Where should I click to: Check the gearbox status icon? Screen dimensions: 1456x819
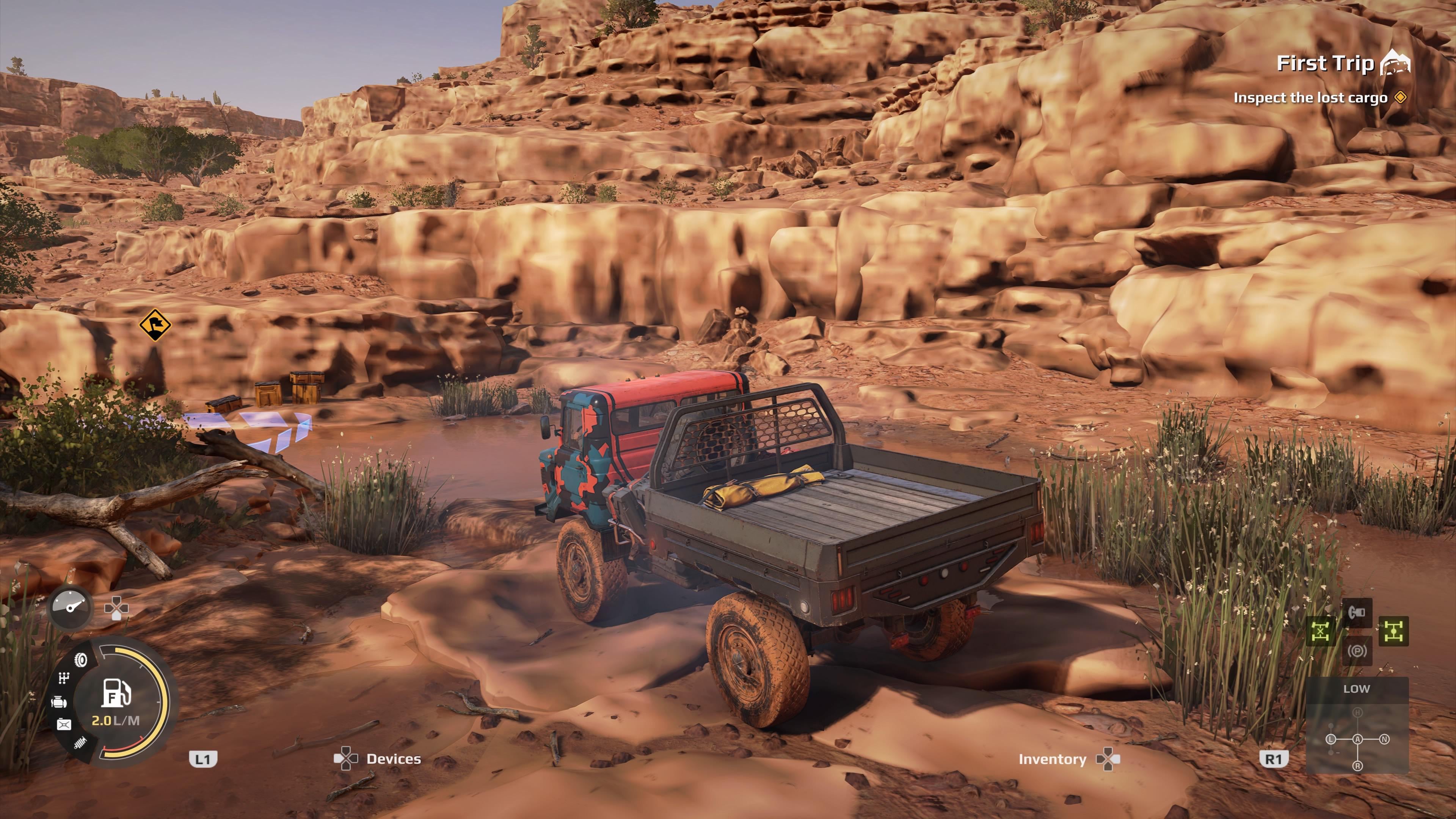coord(64,679)
